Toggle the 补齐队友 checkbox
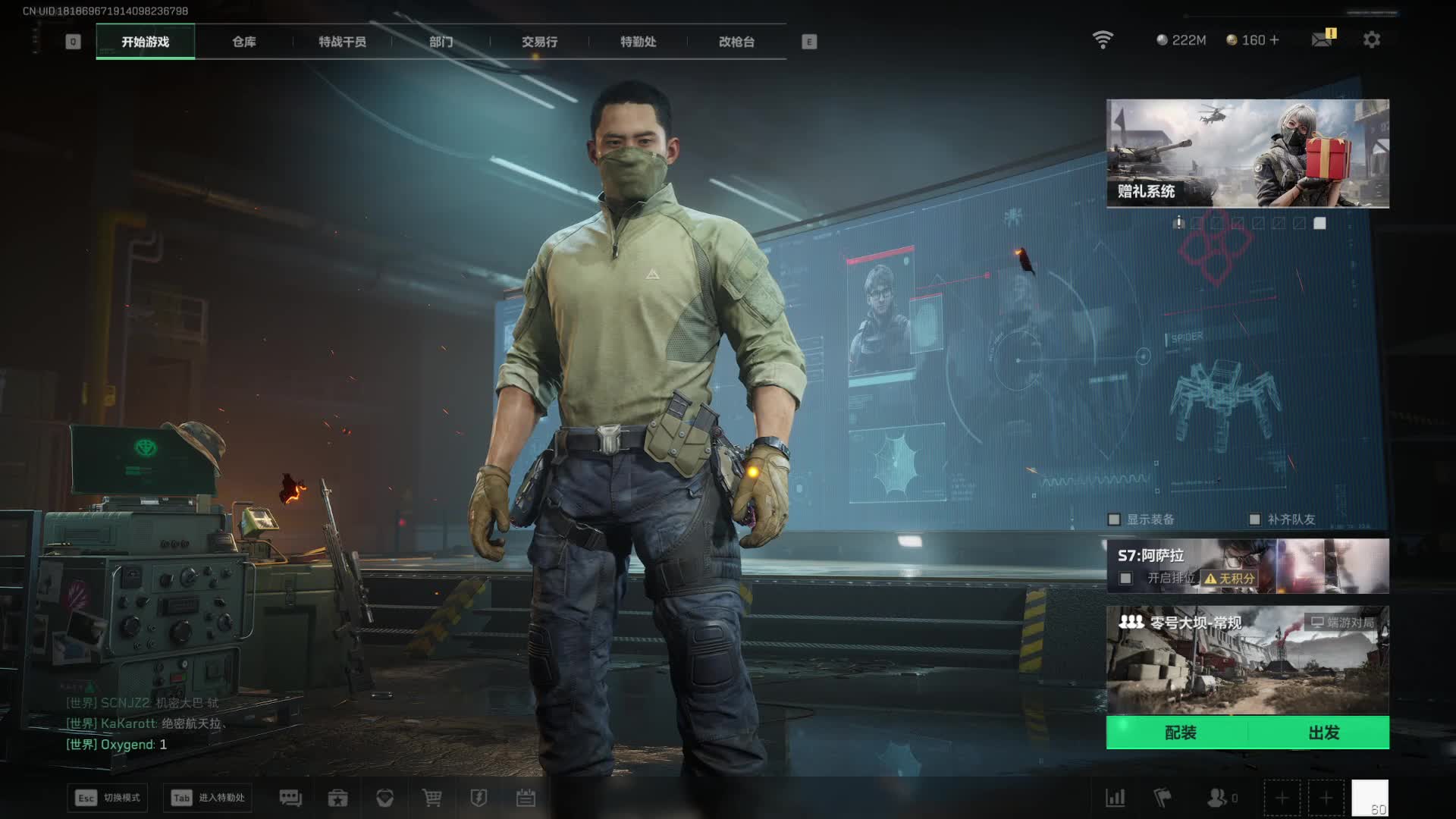 (1254, 519)
